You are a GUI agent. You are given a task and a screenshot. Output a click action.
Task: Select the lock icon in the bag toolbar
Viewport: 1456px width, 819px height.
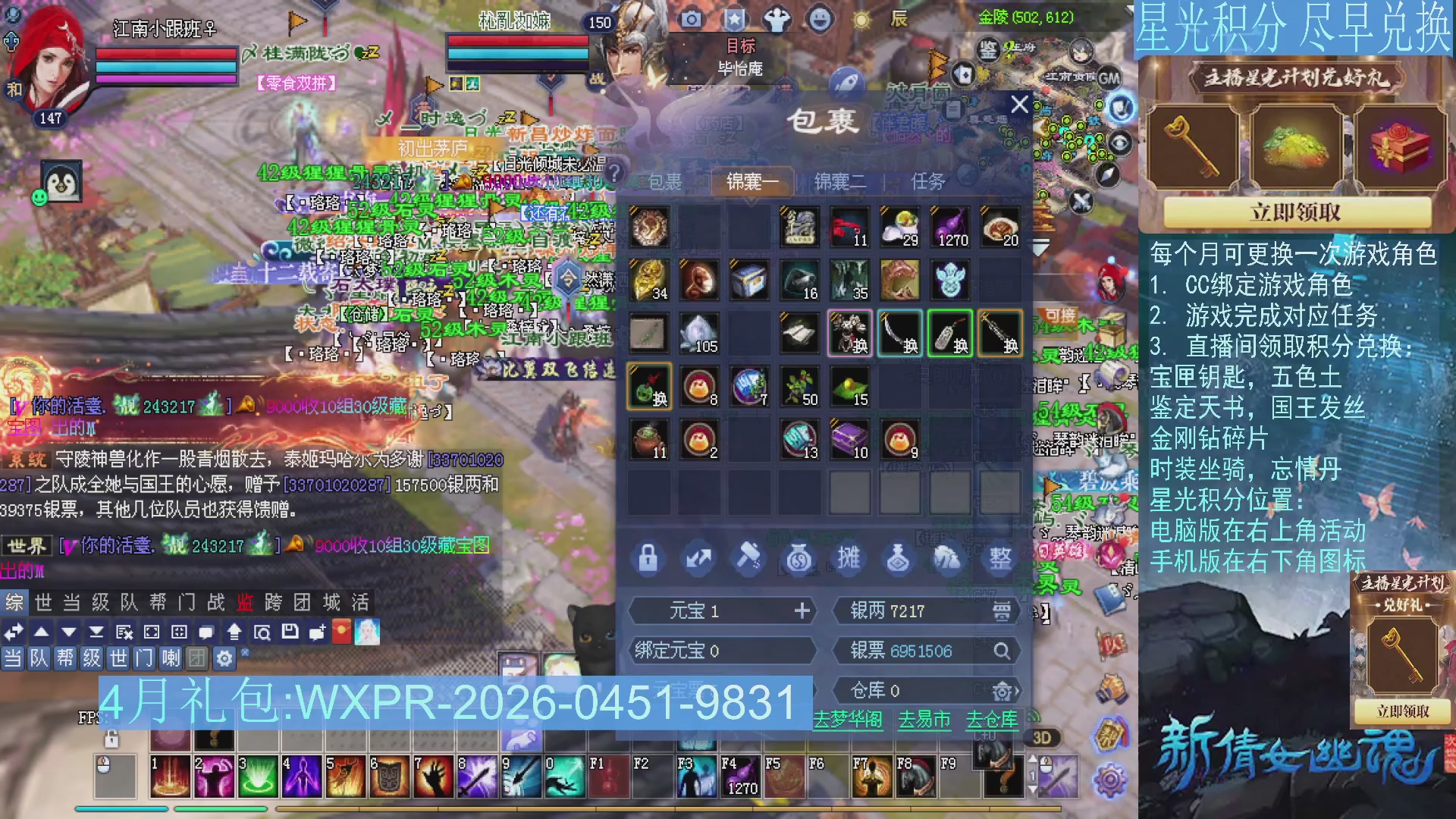pyautogui.click(x=648, y=558)
